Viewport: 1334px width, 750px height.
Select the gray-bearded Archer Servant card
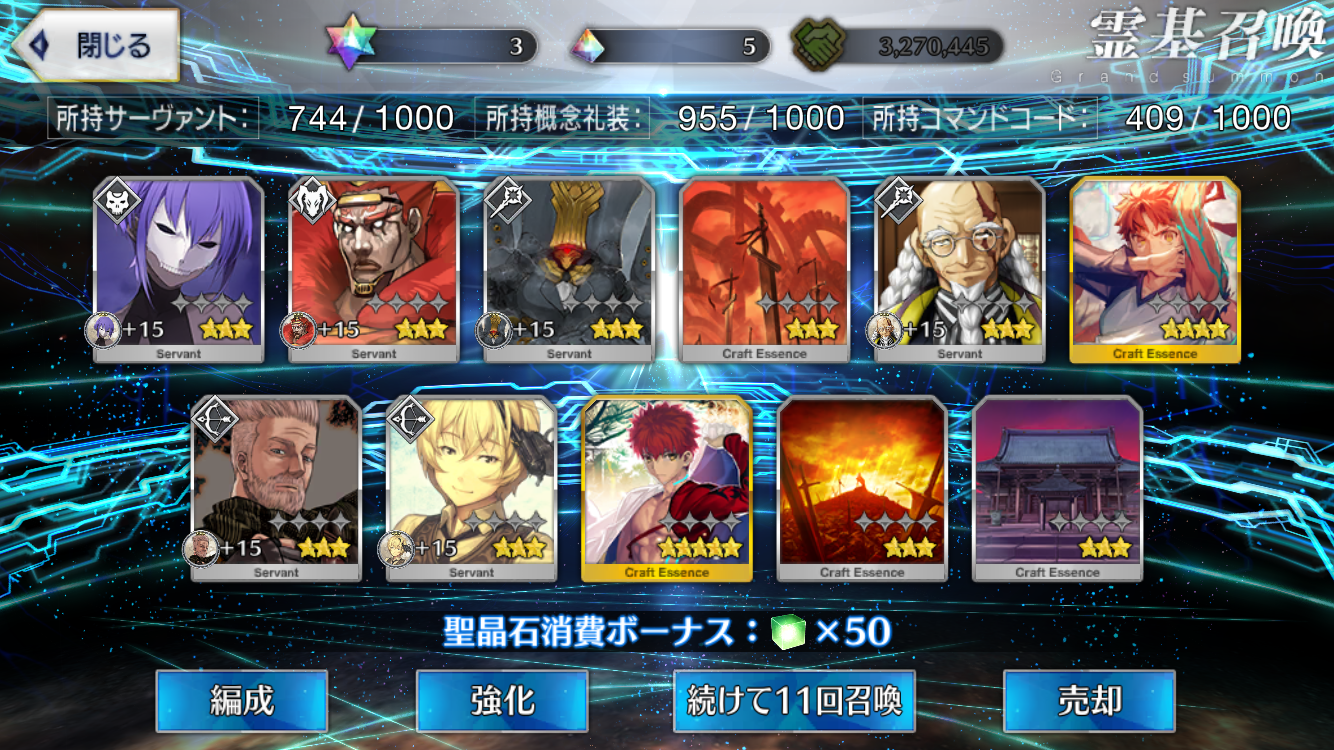pos(276,488)
